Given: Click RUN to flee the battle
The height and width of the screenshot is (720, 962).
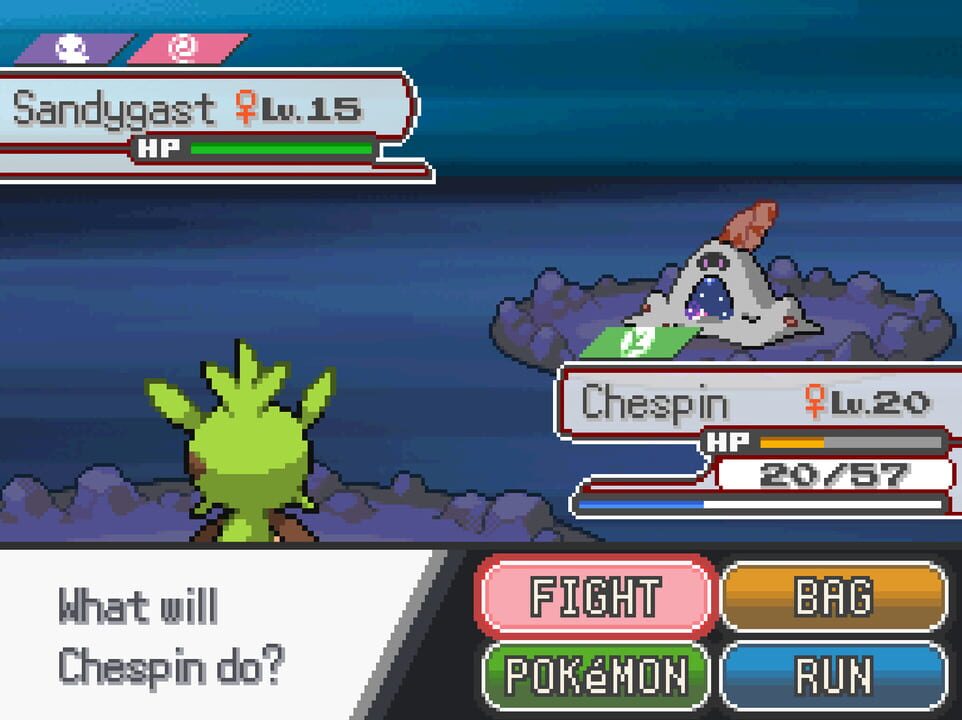Looking at the screenshot, I should coord(833,676).
